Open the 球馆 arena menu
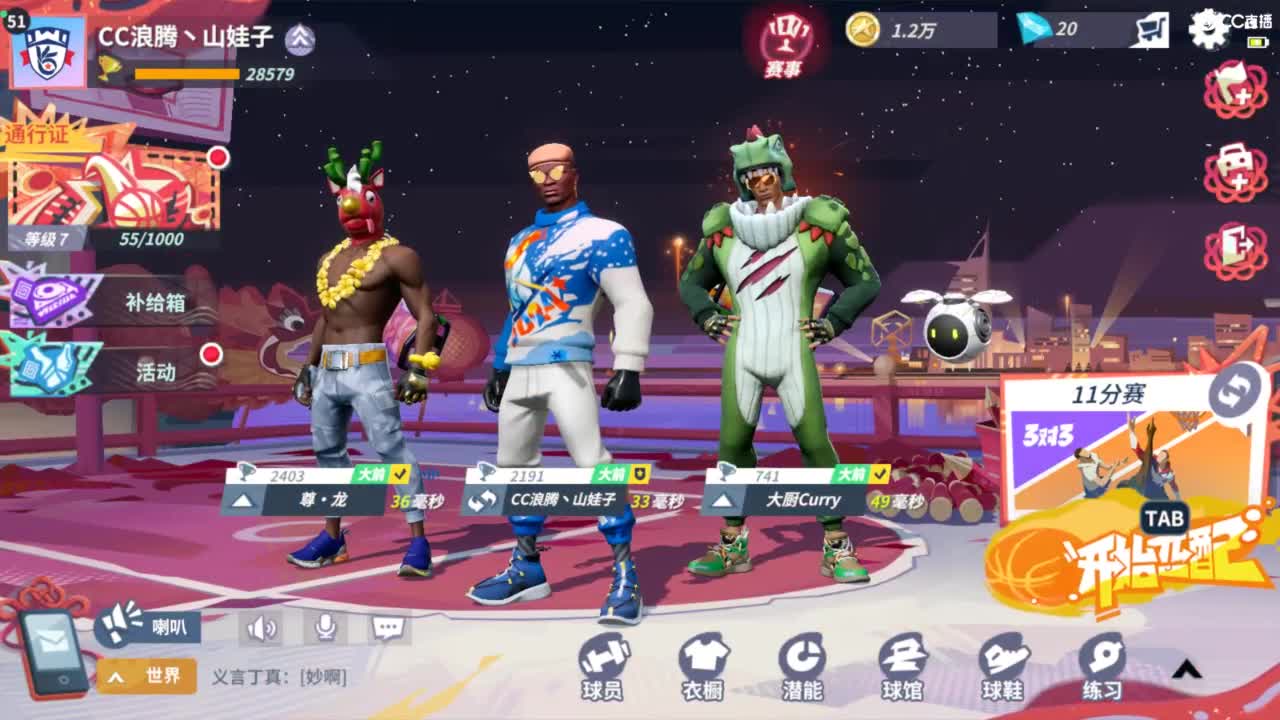 click(902, 666)
